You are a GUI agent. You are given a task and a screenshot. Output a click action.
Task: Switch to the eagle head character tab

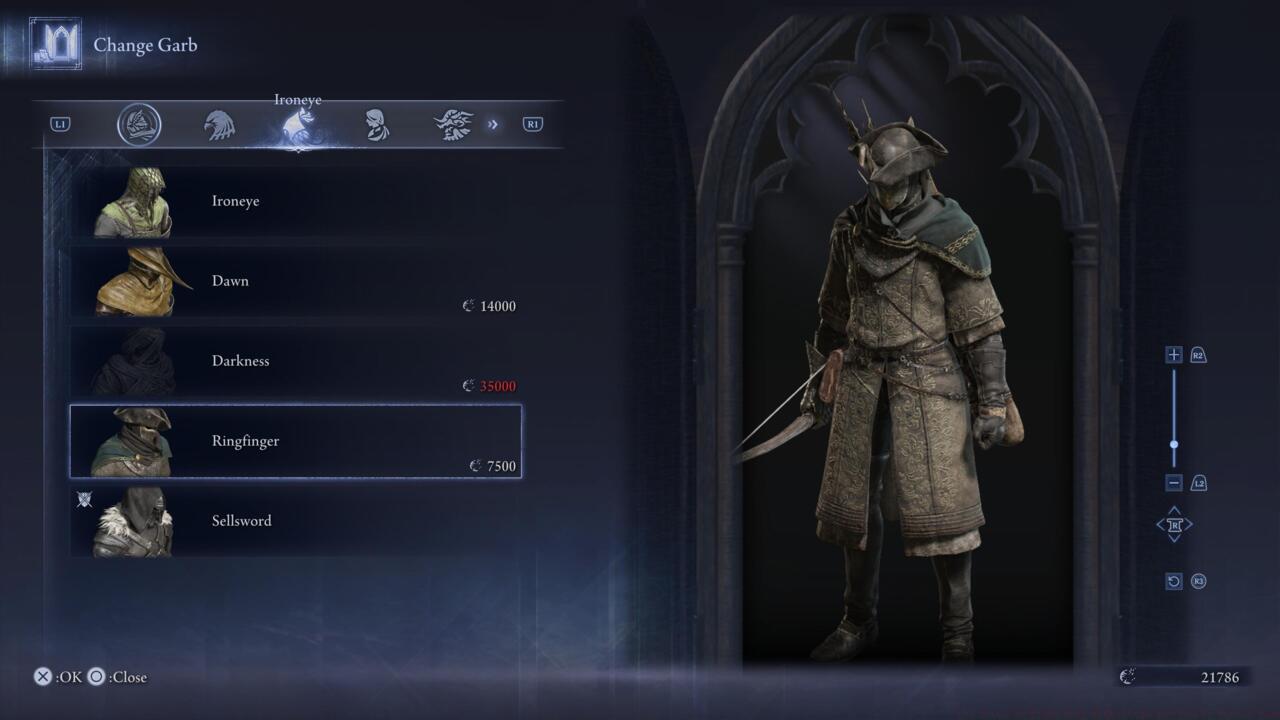[x=220, y=125]
